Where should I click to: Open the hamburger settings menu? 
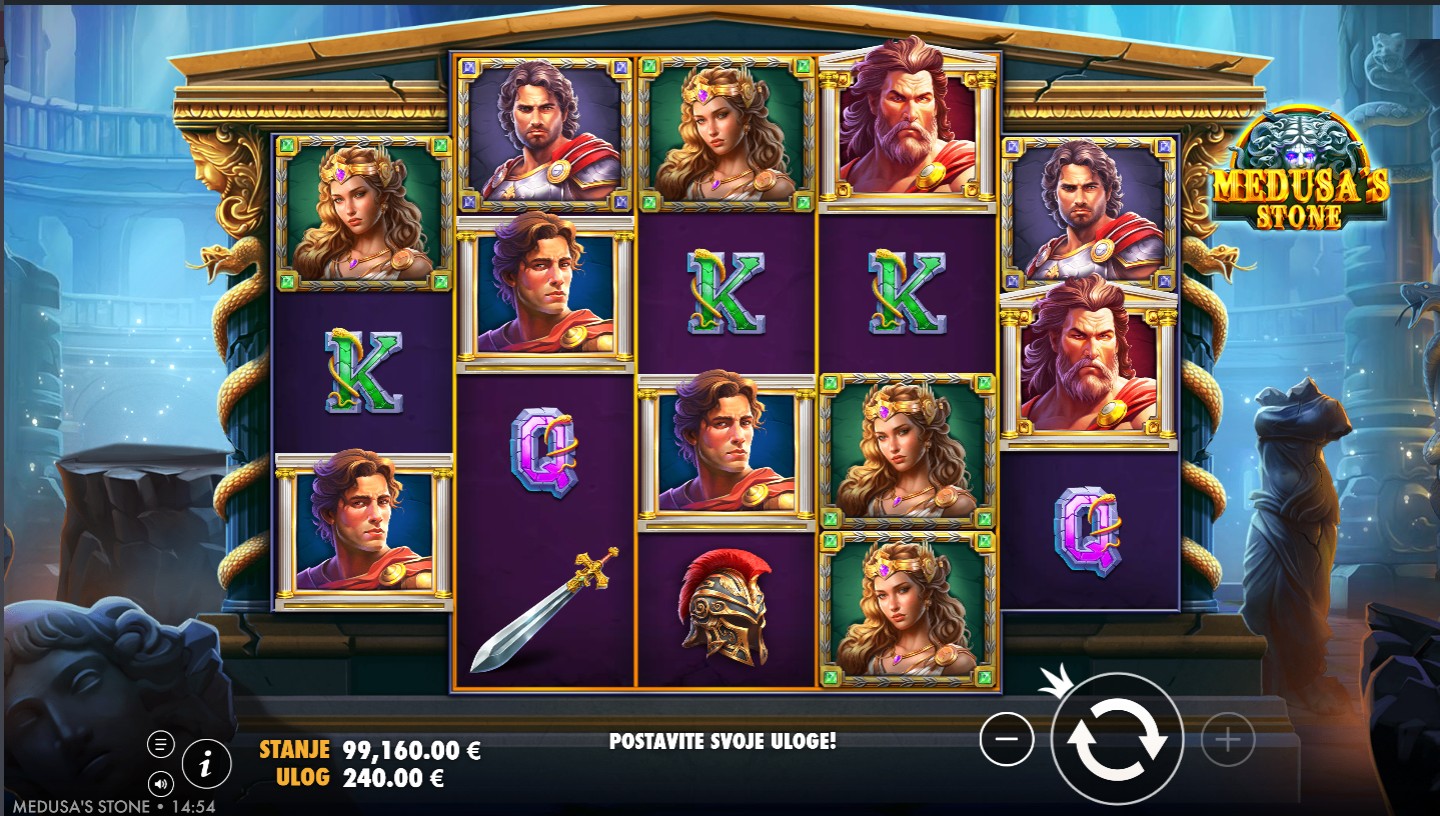(160, 744)
